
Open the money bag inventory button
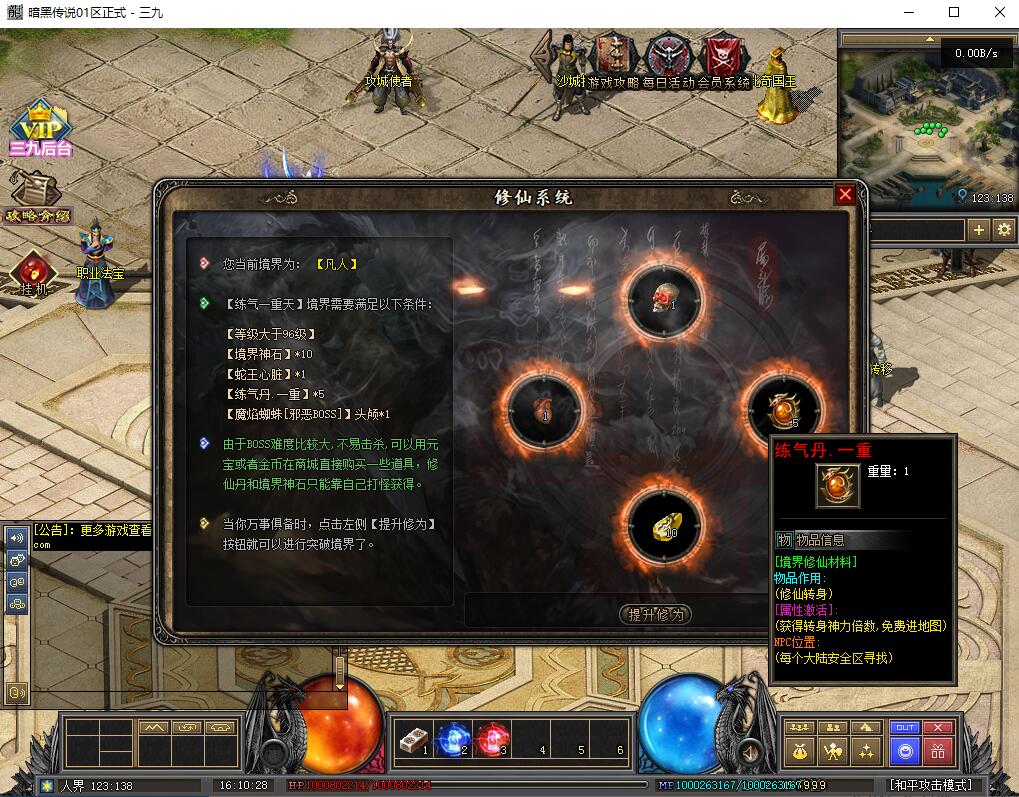(x=798, y=750)
